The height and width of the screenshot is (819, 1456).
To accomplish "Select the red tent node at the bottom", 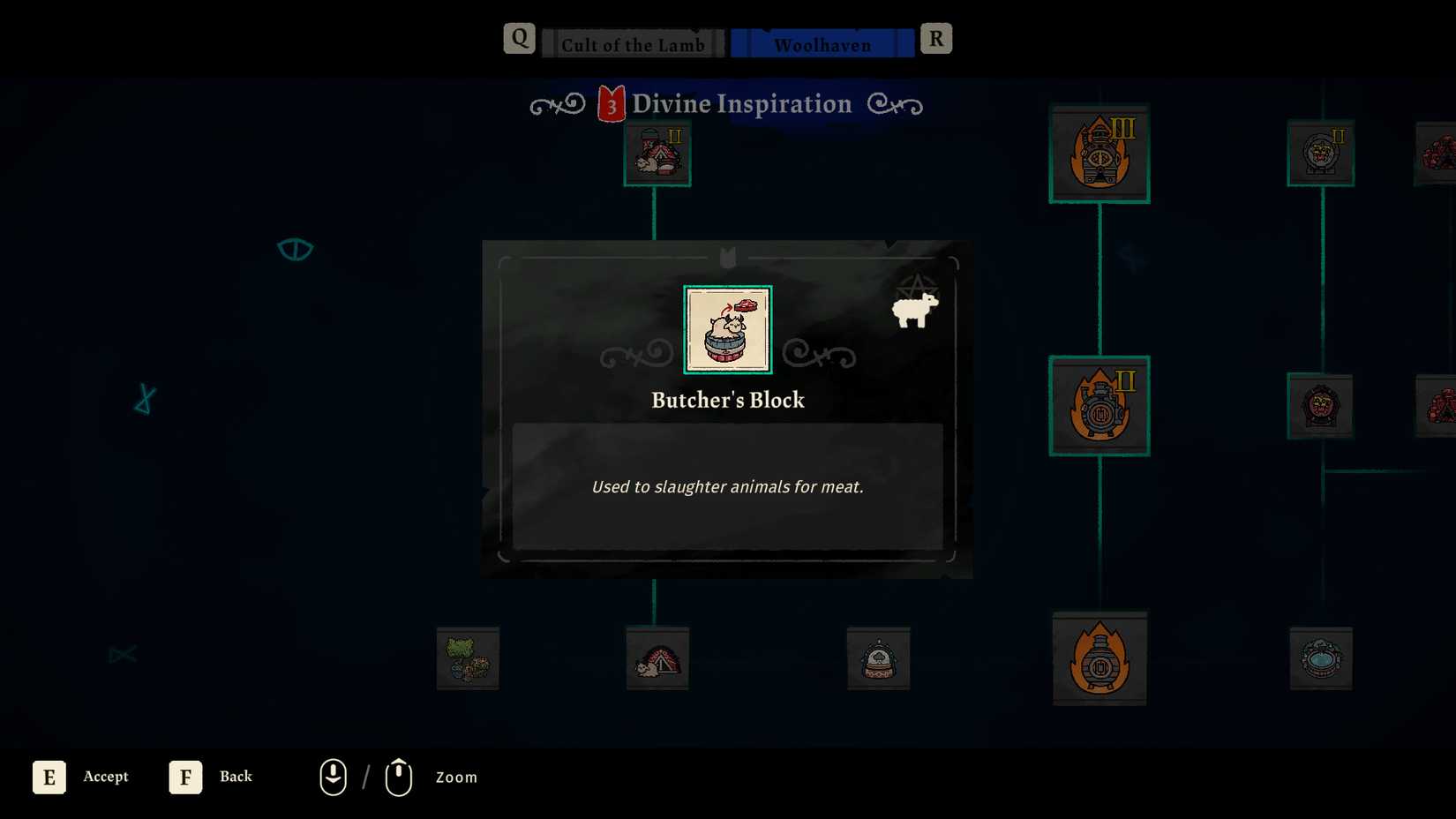I will [656, 659].
